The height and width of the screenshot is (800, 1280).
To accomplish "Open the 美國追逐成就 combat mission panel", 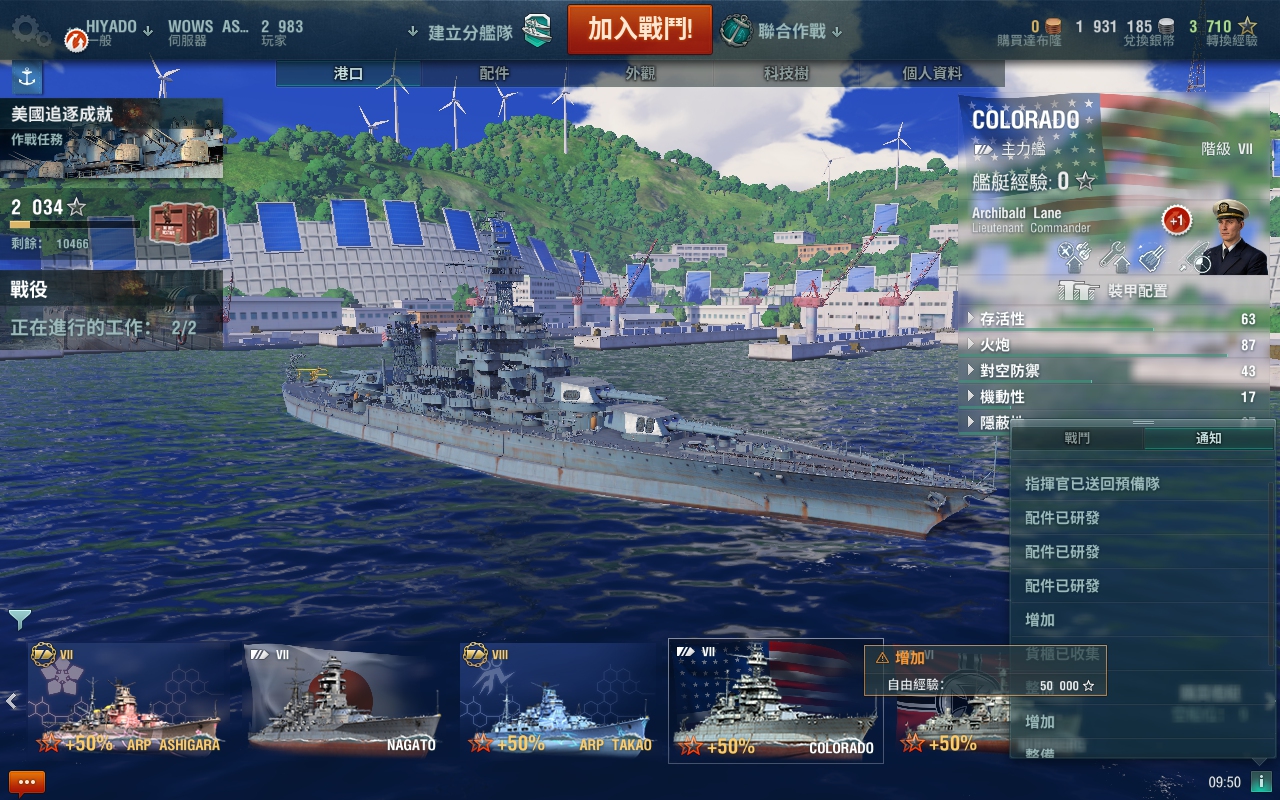I will (x=111, y=138).
